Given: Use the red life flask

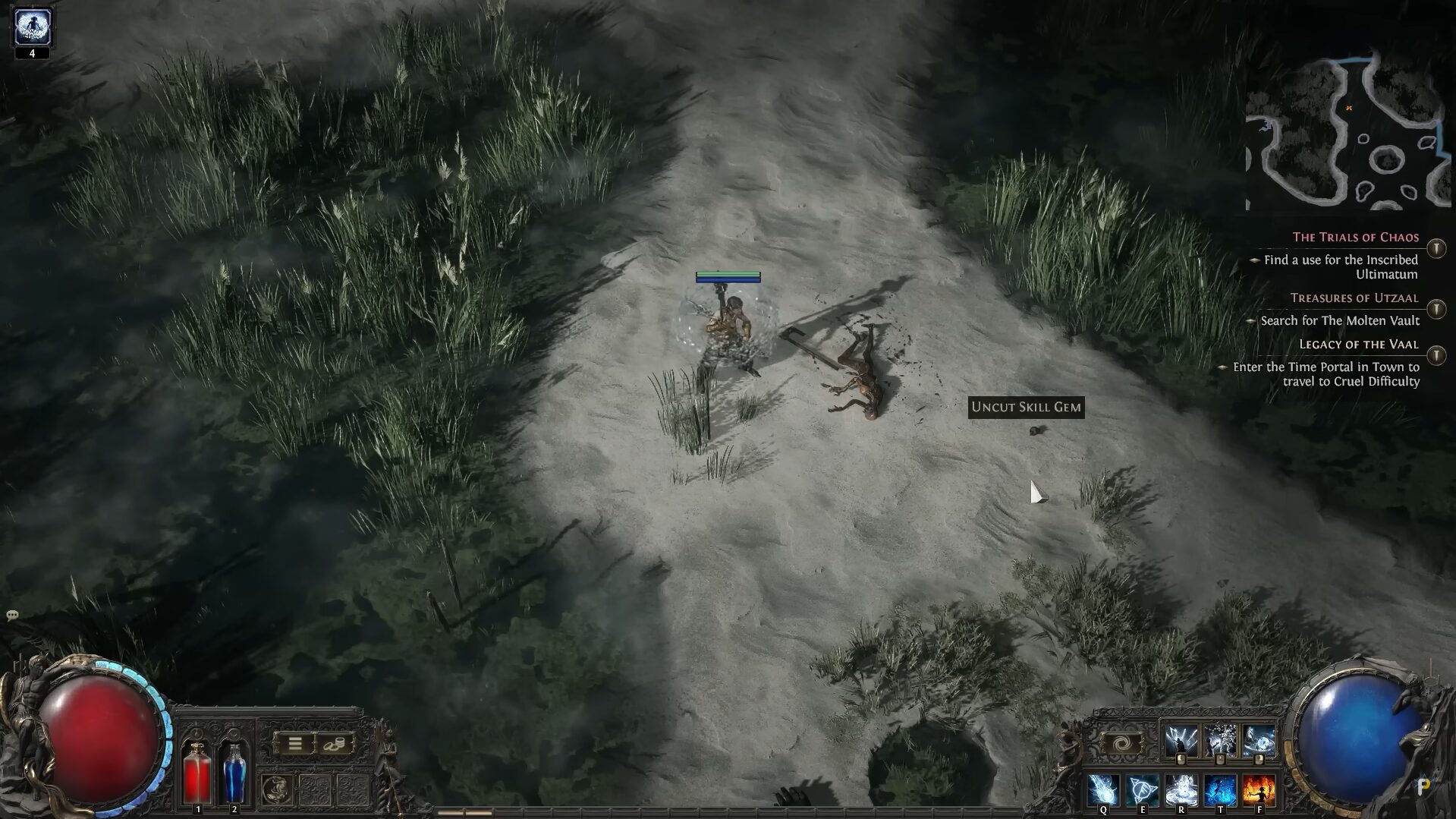Looking at the screenshot, I should pyautogui.click(x=197, y=772).
